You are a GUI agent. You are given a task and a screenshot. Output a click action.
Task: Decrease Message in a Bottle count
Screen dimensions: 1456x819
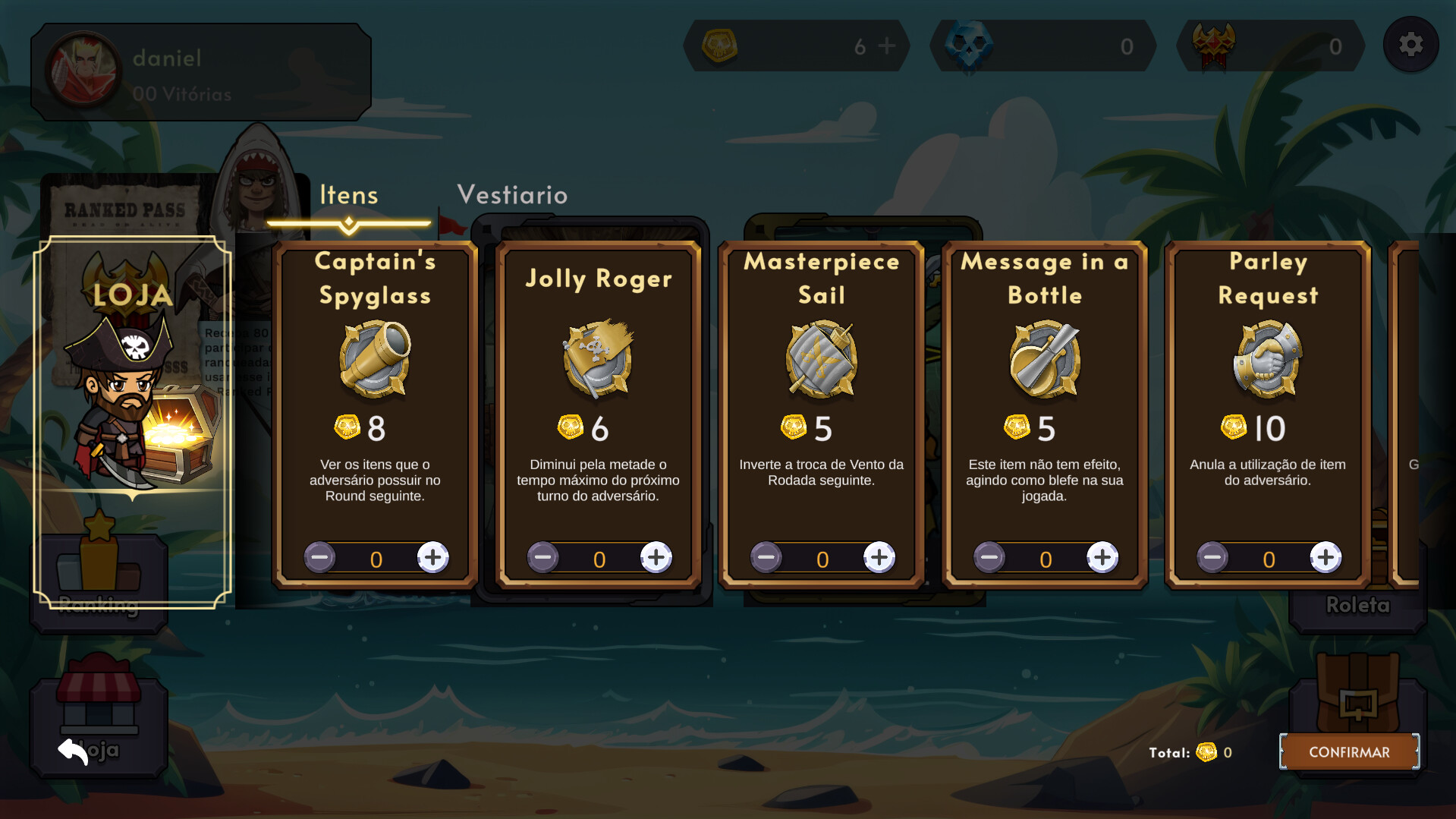click(x=989, y=558)
